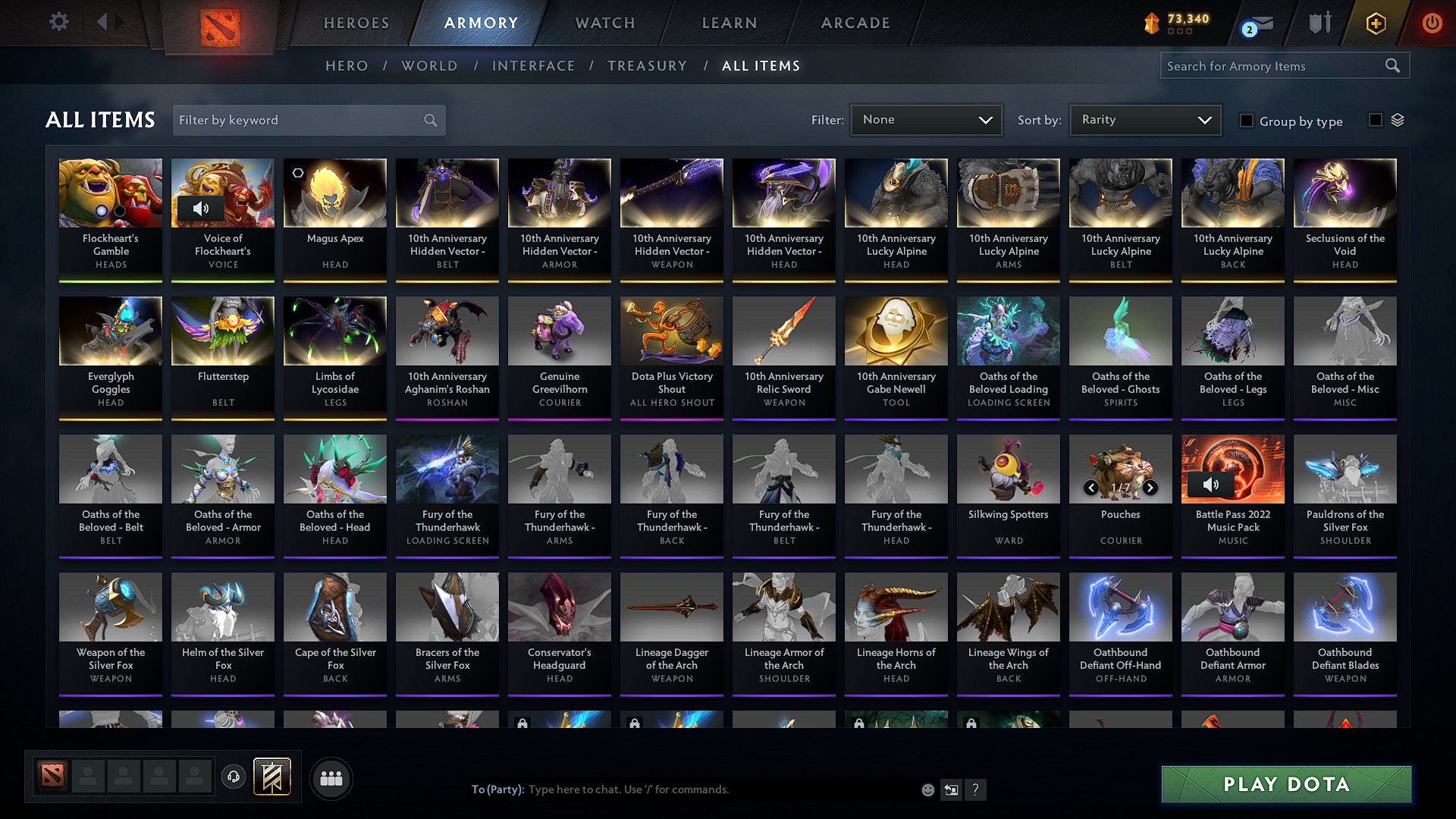Open the Sort by Rarity dropdown
The height and width of the screenshot is (819, 1456).
tap(1144, 119)
